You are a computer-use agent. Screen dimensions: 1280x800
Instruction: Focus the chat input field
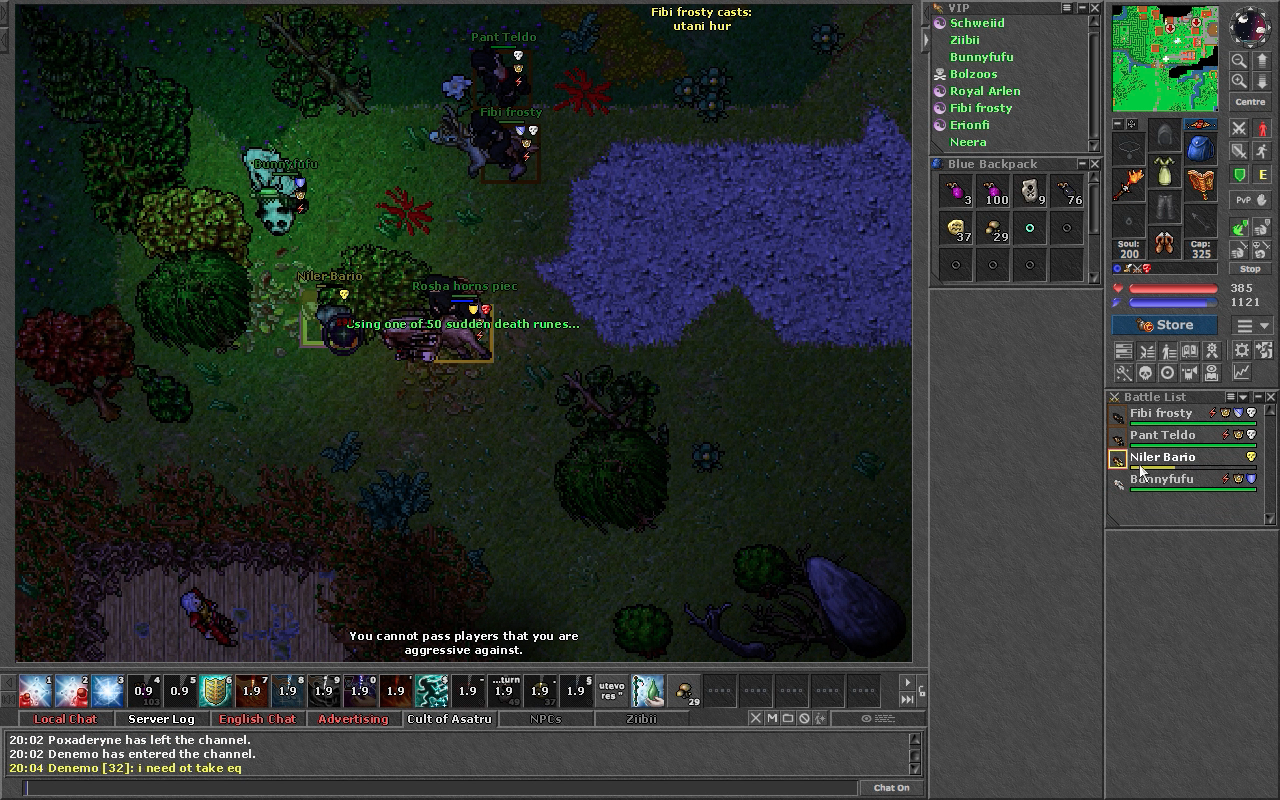click(440, 788)
